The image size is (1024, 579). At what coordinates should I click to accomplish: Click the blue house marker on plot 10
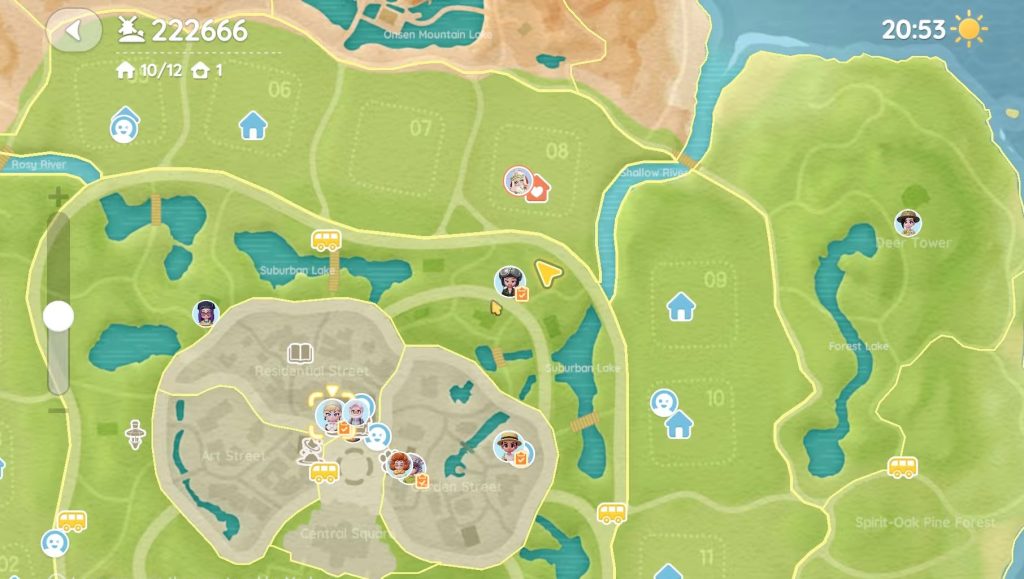click(680, 425)
